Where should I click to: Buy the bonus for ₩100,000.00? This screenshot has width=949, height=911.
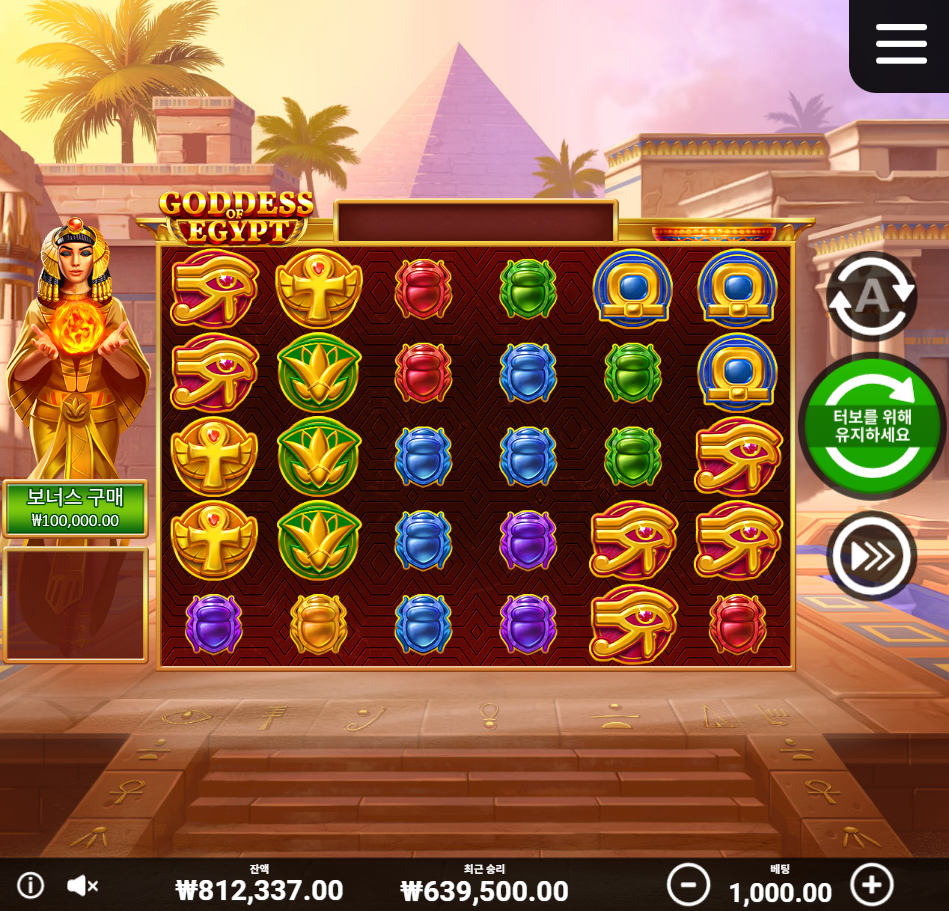[x=76, y=509]
